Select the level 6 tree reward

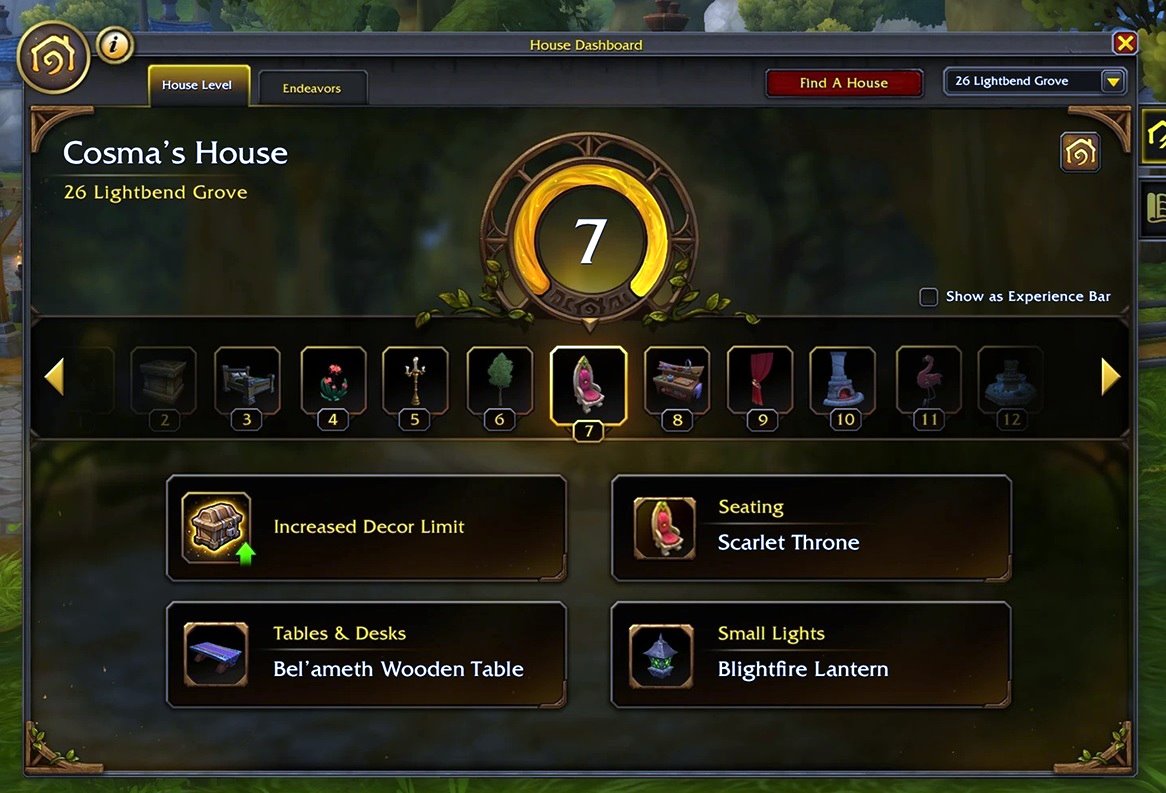coord(499,380)
